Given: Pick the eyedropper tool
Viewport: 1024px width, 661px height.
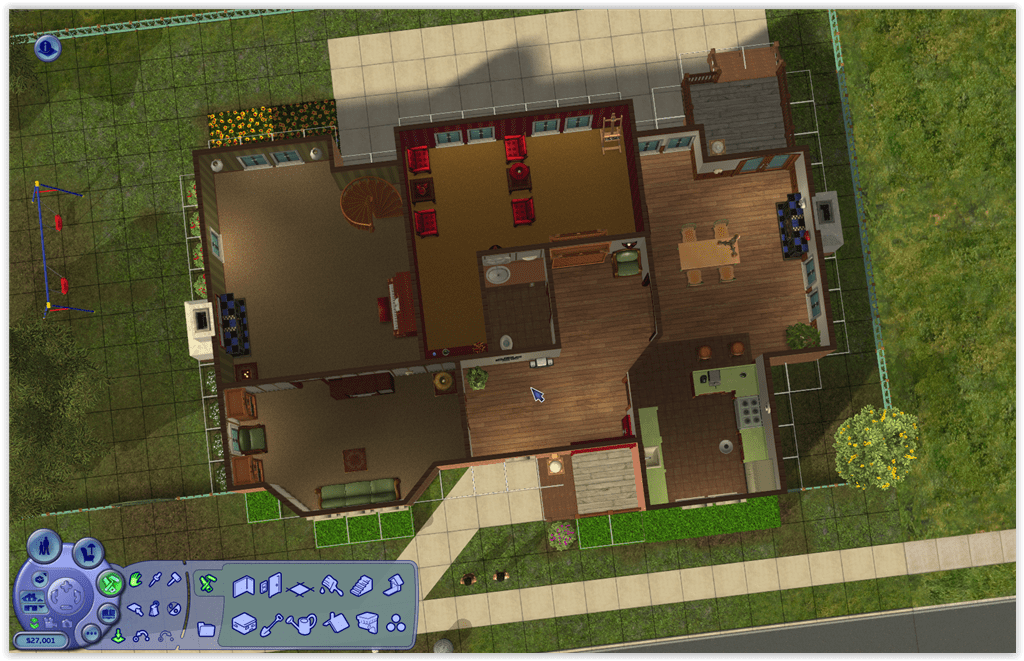Looking at the screenshot, I should 155,581.
